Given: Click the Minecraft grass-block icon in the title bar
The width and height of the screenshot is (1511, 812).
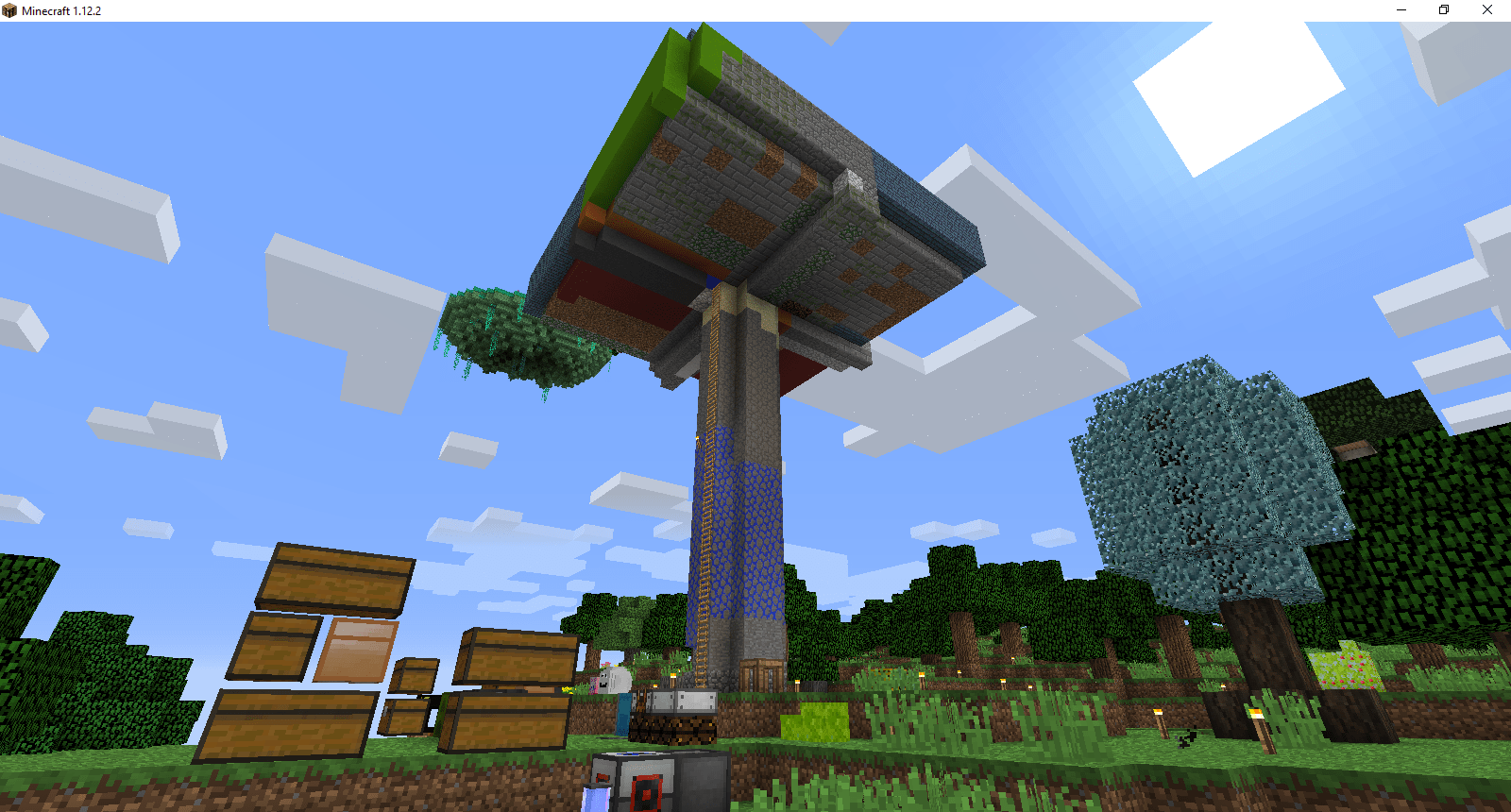Looking at the screenshot, I should [x=9, y=9].
